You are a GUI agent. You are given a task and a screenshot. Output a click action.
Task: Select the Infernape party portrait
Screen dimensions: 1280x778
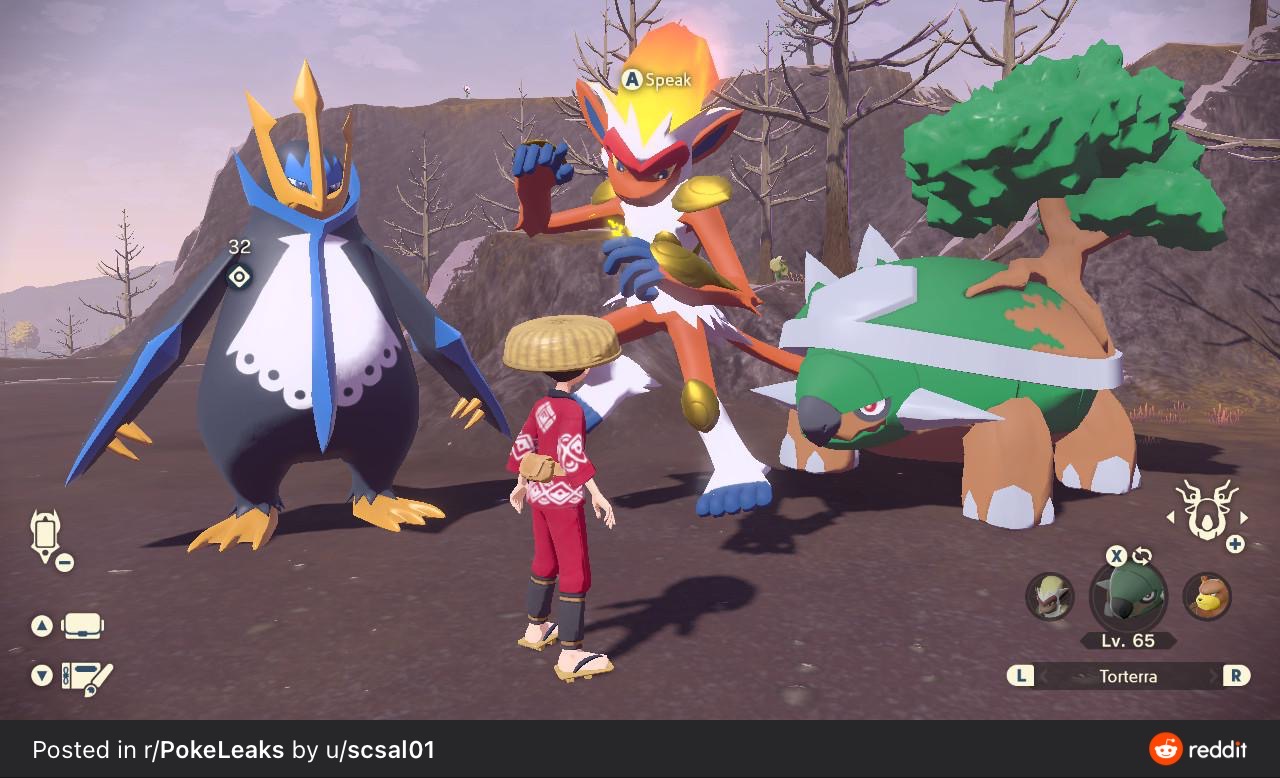[x=1050, y=597]
